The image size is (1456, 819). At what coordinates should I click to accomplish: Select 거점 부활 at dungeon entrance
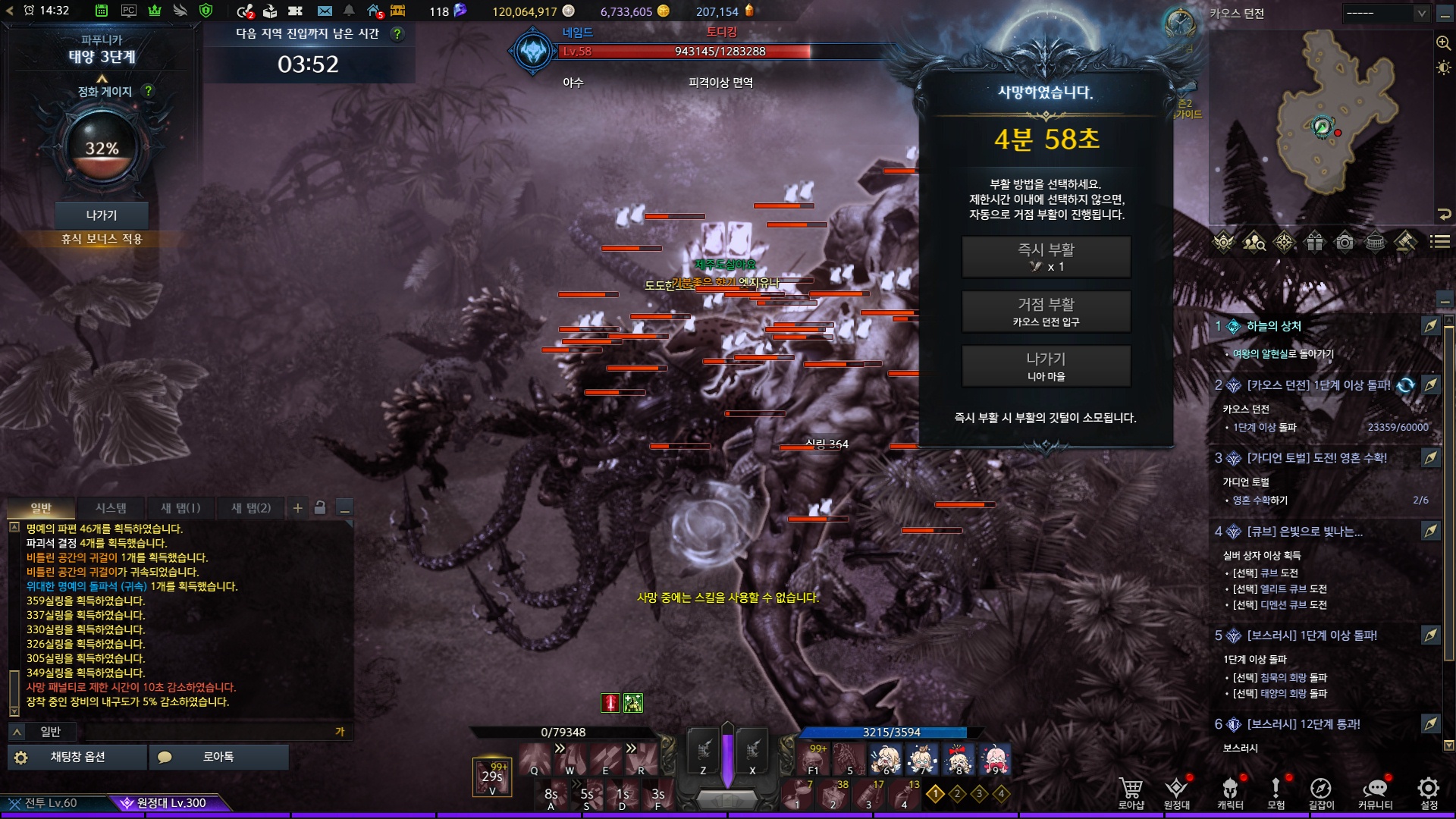tap(1046, 312)
